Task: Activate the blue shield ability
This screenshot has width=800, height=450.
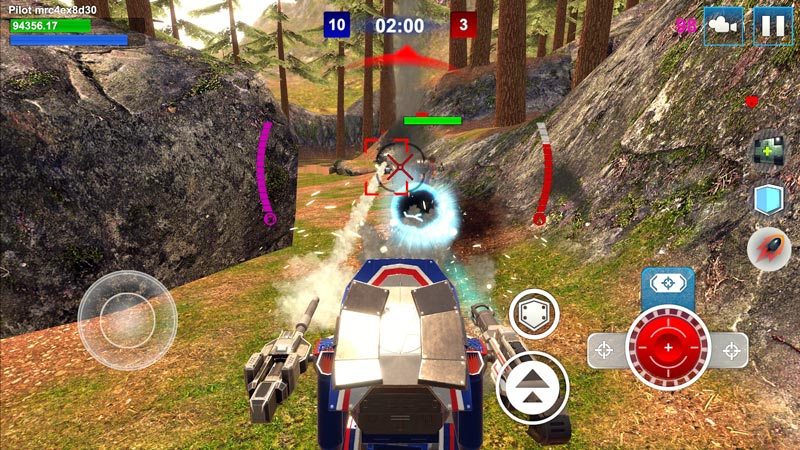Action: click(x=768, y=199)
